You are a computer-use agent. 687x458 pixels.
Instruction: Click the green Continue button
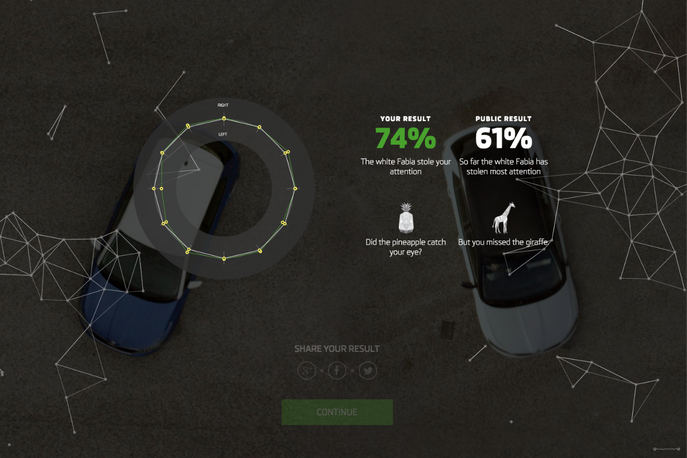pos(337,412)
